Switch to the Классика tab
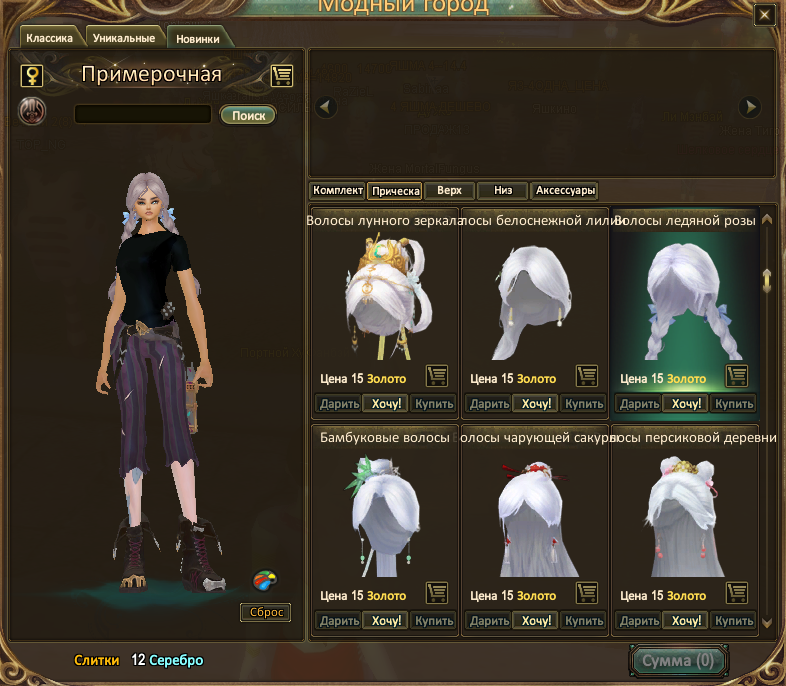 coord(49,38)
